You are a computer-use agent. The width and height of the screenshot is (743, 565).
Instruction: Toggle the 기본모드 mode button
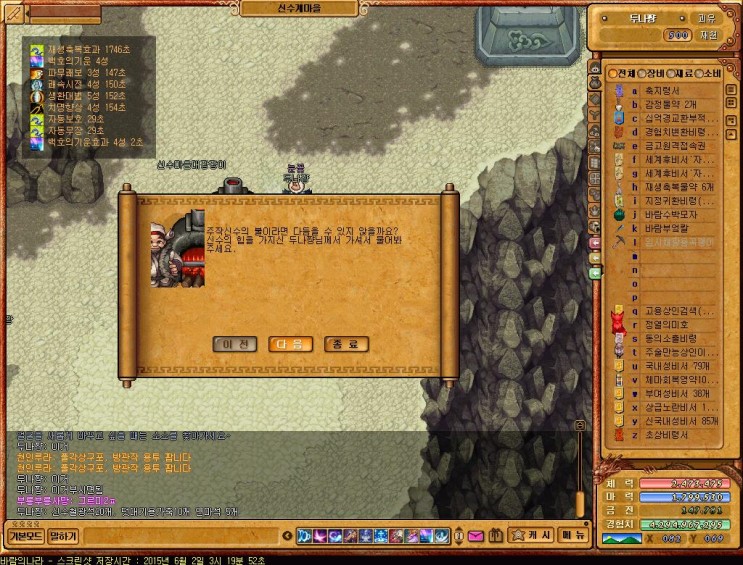pyautogui.click(x=25, y=536)
